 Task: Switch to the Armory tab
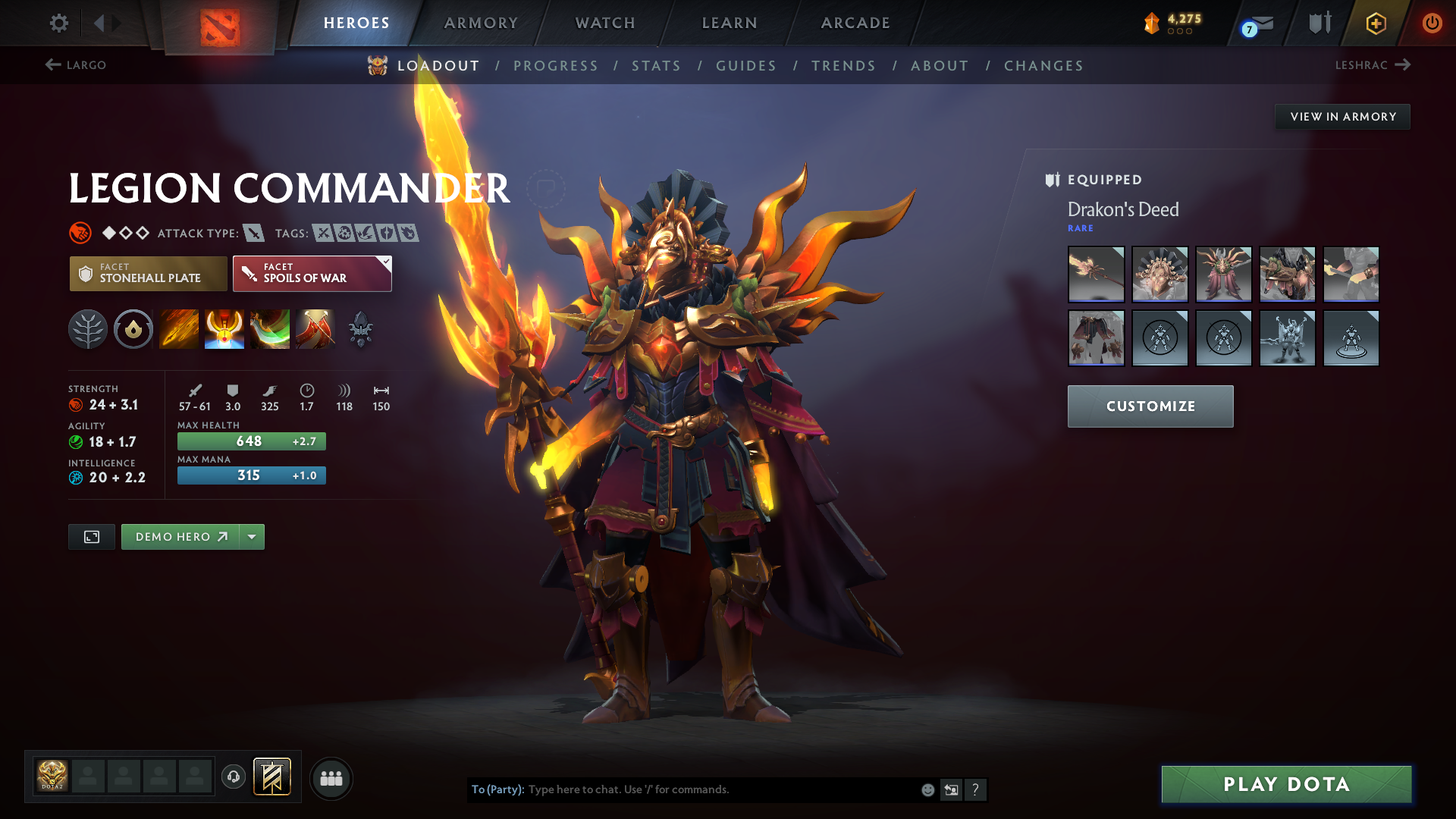[481, 23]
